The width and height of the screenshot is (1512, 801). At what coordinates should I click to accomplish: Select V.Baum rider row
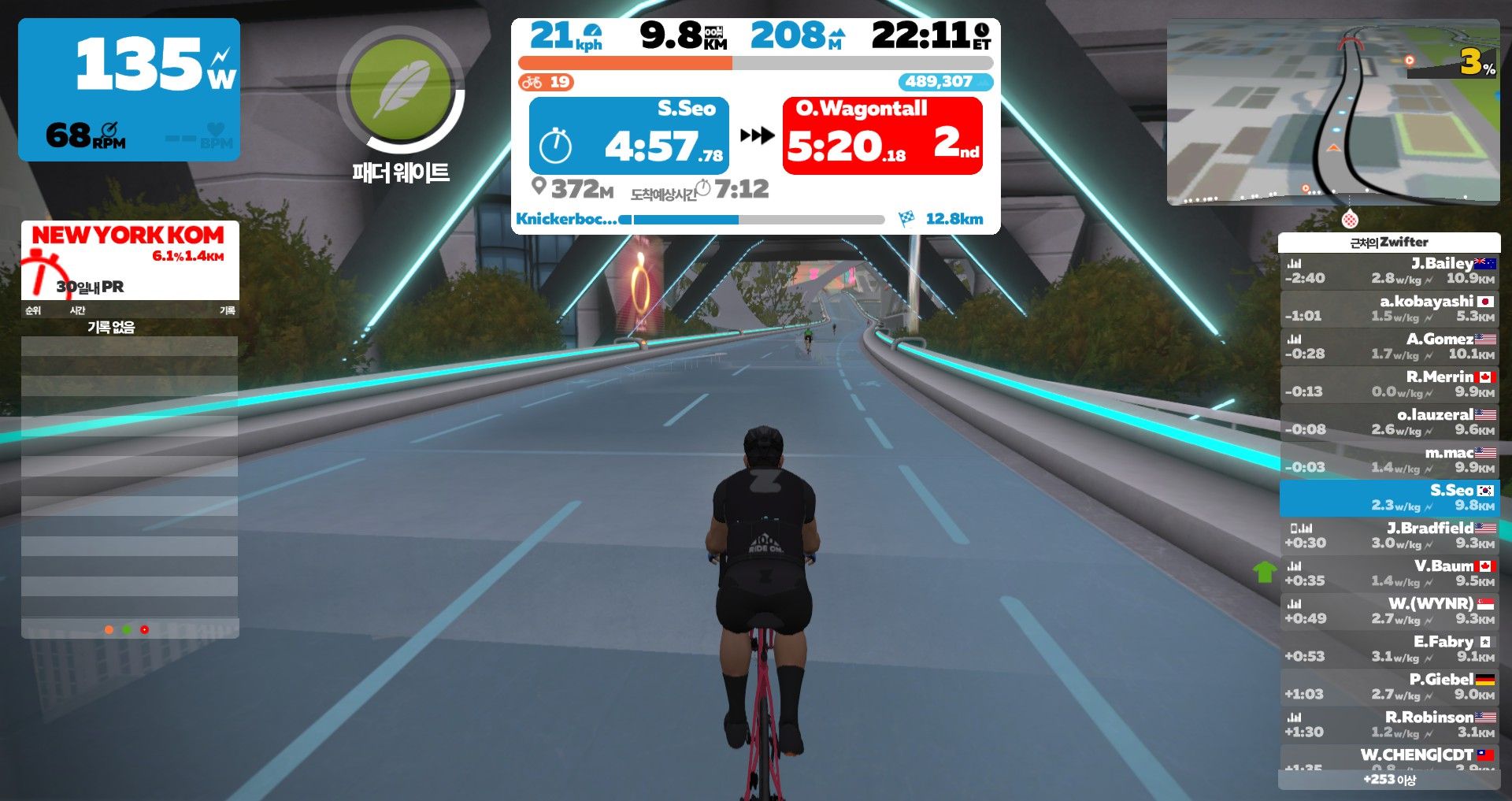(x=1389, y=573)
